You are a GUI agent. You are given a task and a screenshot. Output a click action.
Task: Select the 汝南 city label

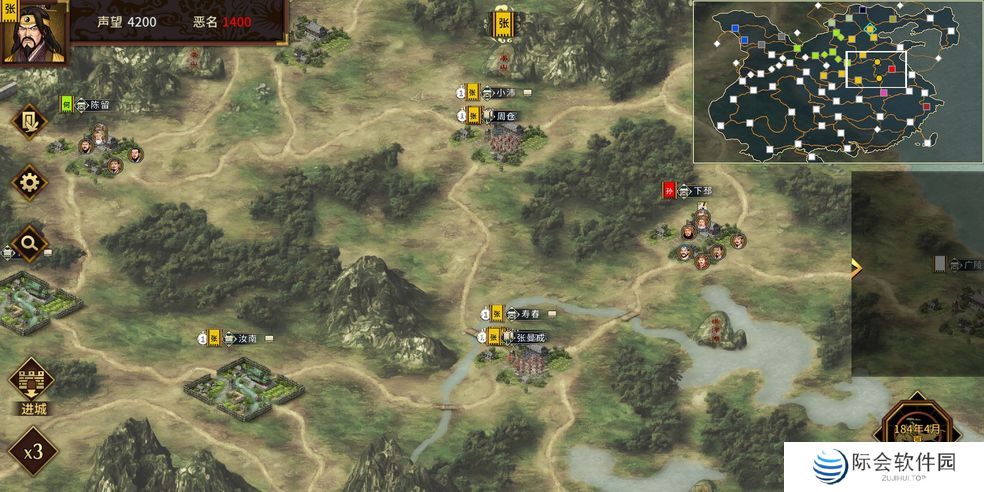(246, 338)
